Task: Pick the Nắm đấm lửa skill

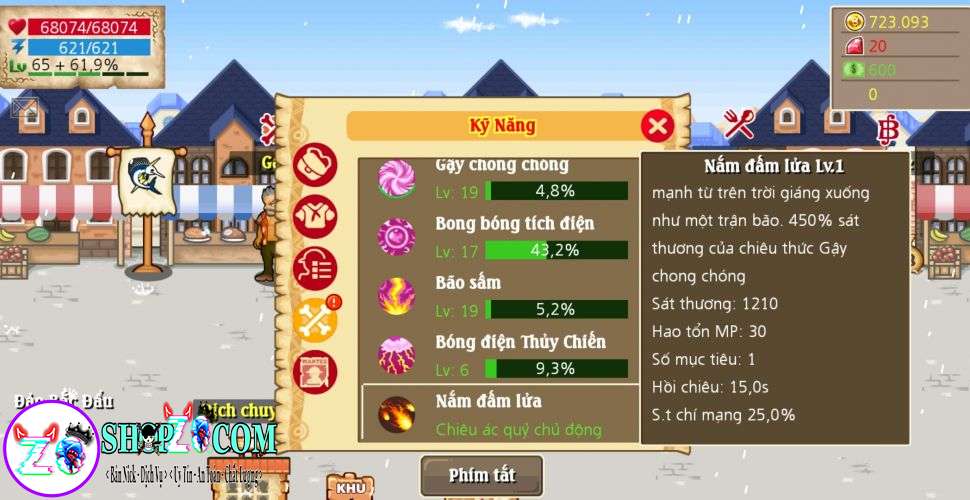Action: 500,414
